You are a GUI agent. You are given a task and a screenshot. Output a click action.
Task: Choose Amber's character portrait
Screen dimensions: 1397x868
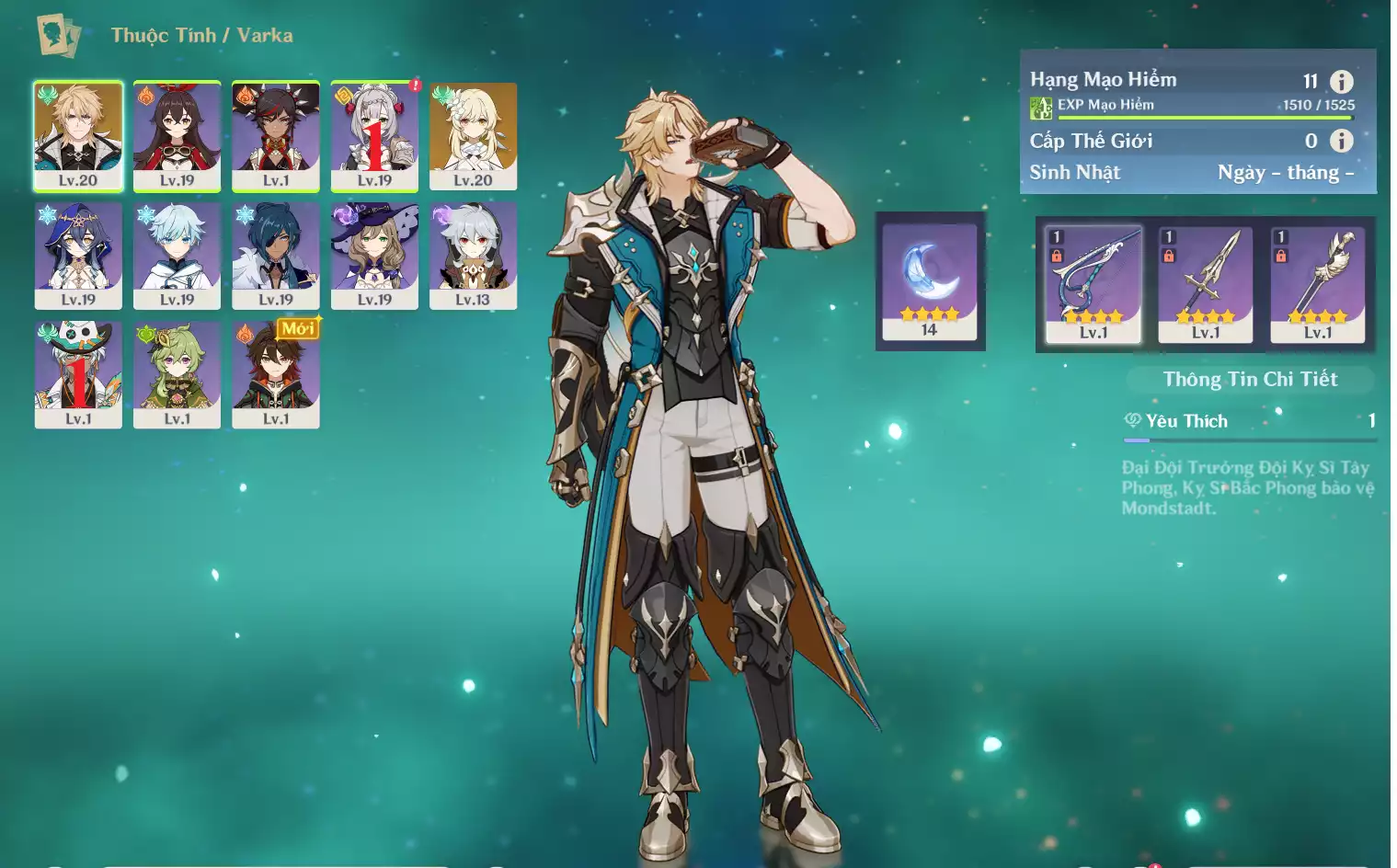pyautogui.click(x=177, y=135)
